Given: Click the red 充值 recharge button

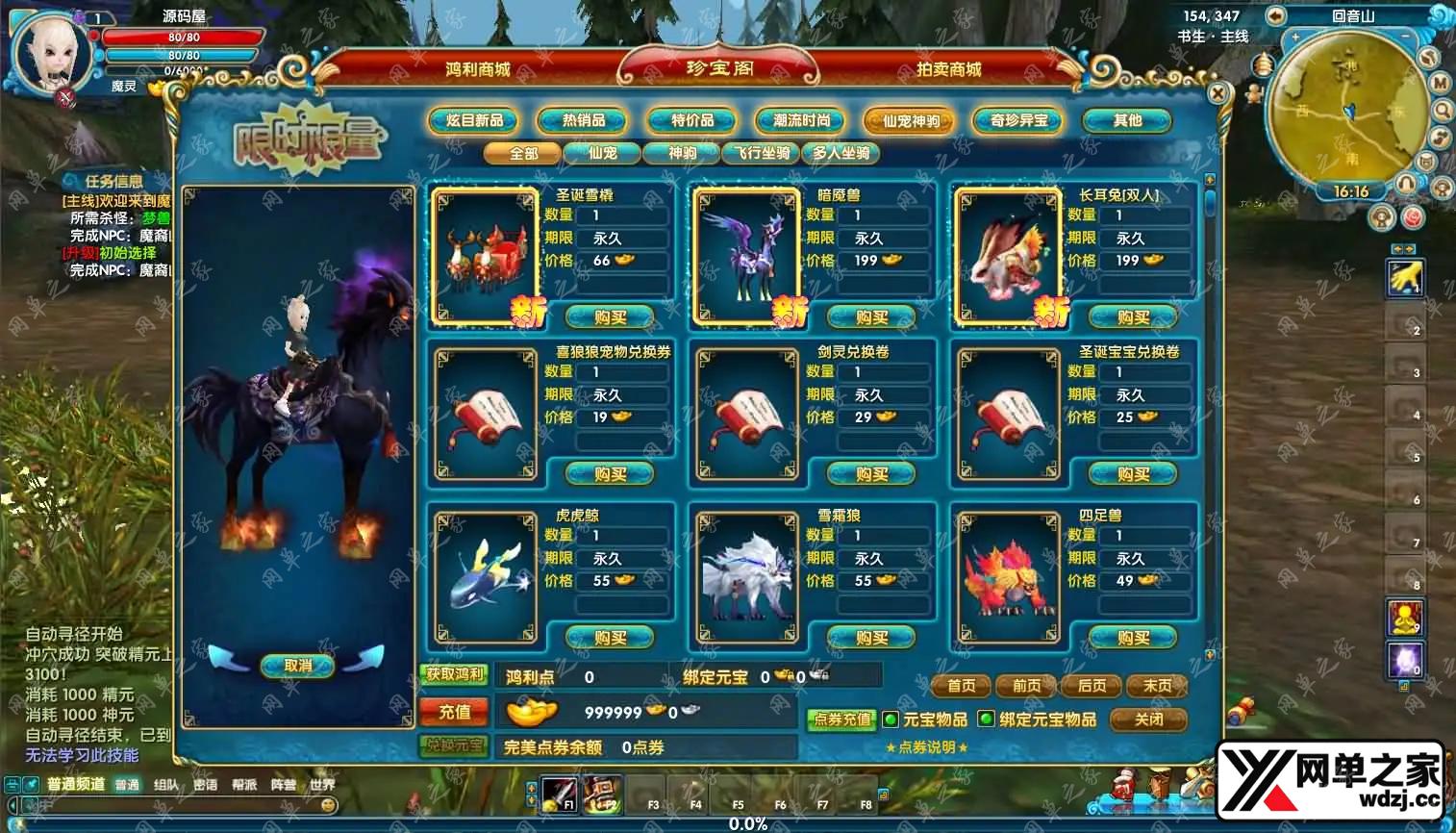Looking at the screenshot, I should click(x=454, y=712).
